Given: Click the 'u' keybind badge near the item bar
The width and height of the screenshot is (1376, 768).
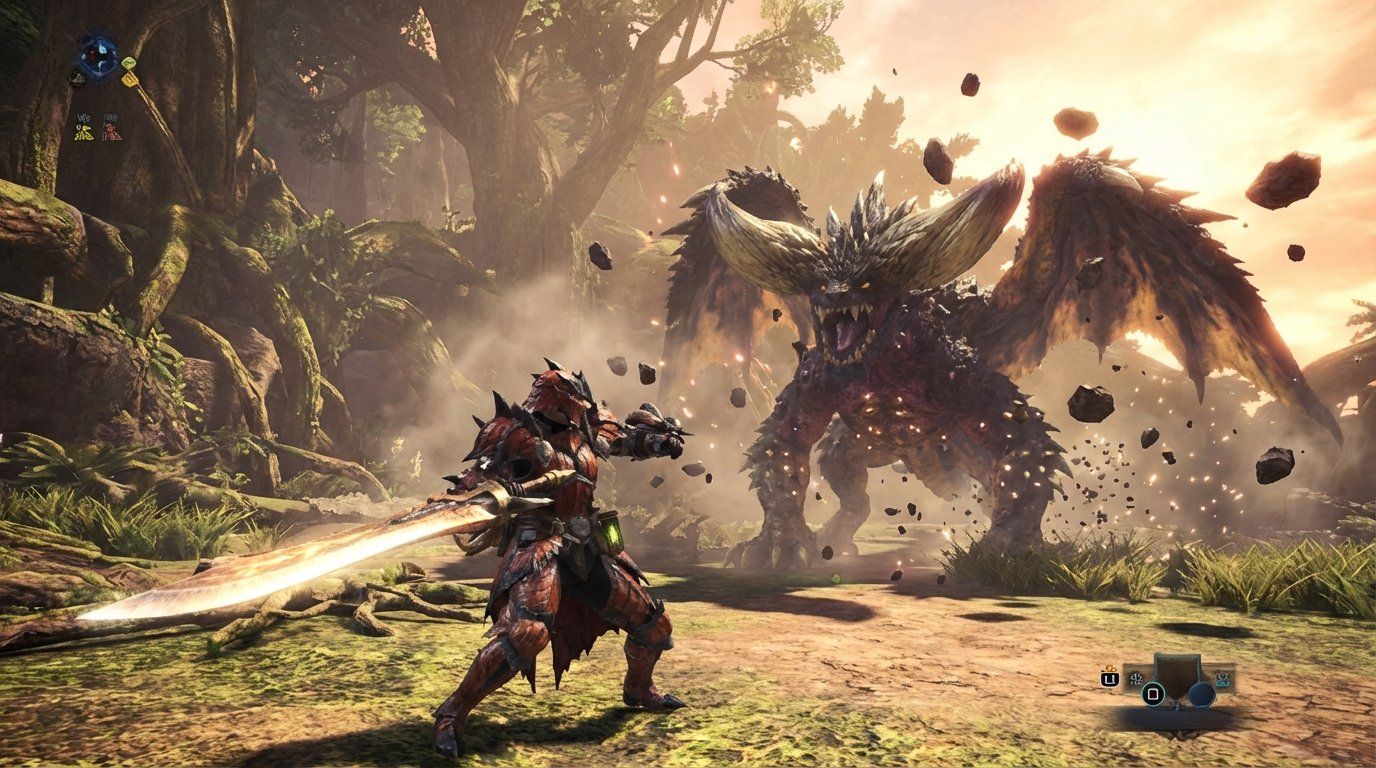Looking at the screenshot, I should coord(1110,679).
